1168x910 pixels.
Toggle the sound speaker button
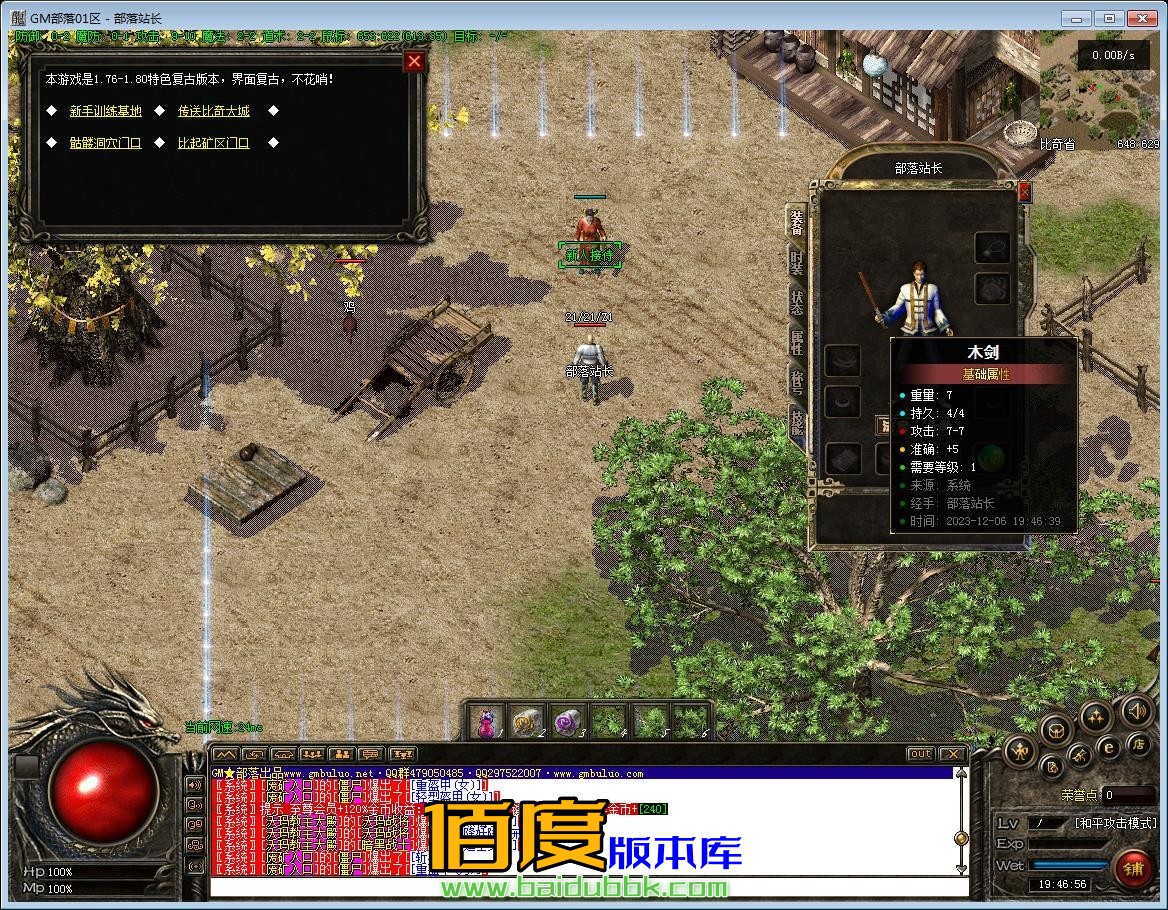click(x=1136, y=711)
